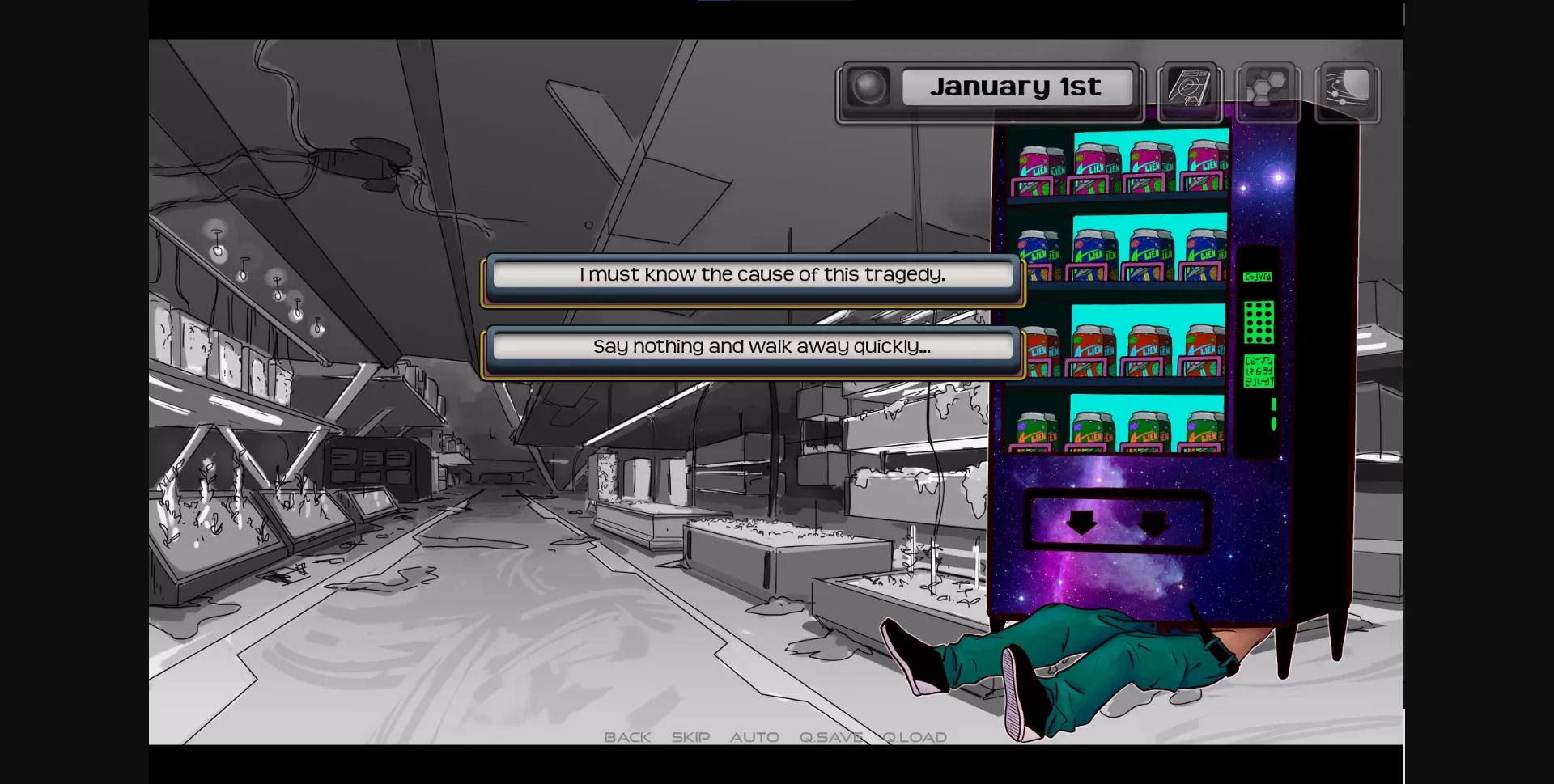Click BACK to rewind dialogue
1554x784 pixels.
pyautogui.click(x=627, y=737)
